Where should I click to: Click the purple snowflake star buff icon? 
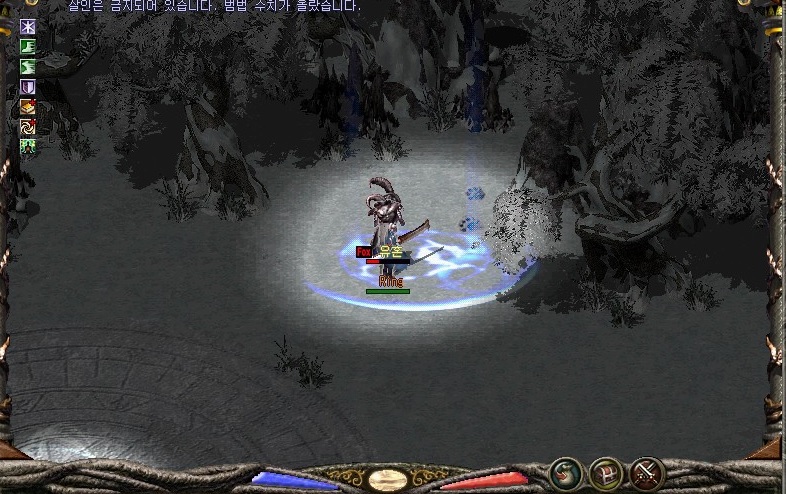click(28, 27)
